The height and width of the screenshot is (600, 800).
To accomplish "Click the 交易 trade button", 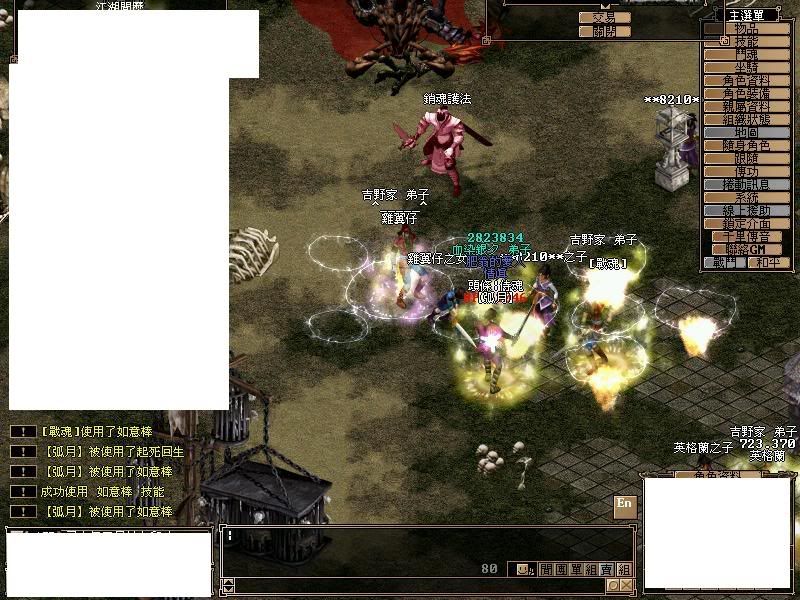I will coord(604,17).
